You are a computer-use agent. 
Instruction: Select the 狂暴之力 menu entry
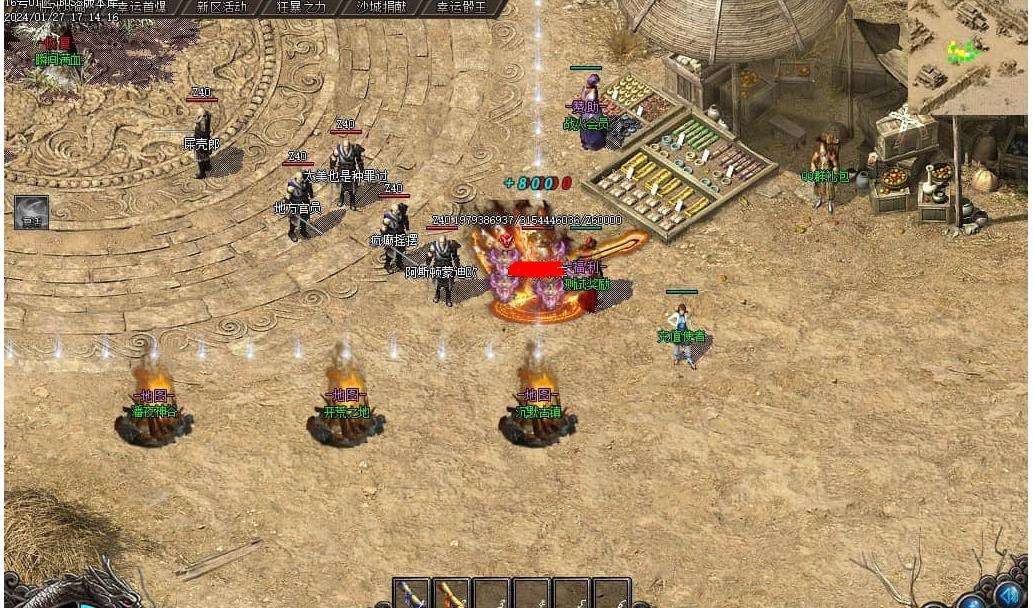(x=300, y=7)
